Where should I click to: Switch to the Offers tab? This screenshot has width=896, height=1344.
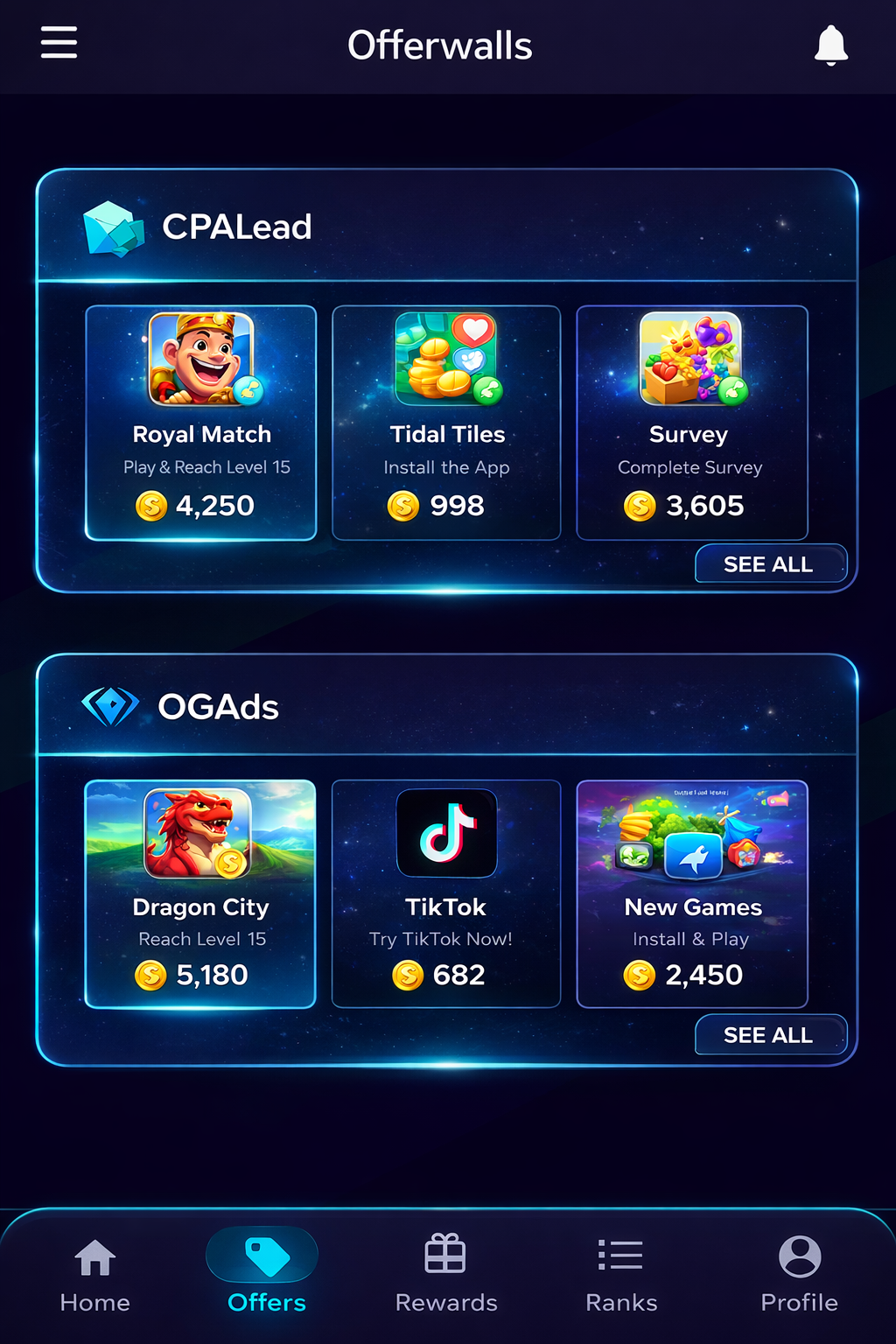point(266,1275)
